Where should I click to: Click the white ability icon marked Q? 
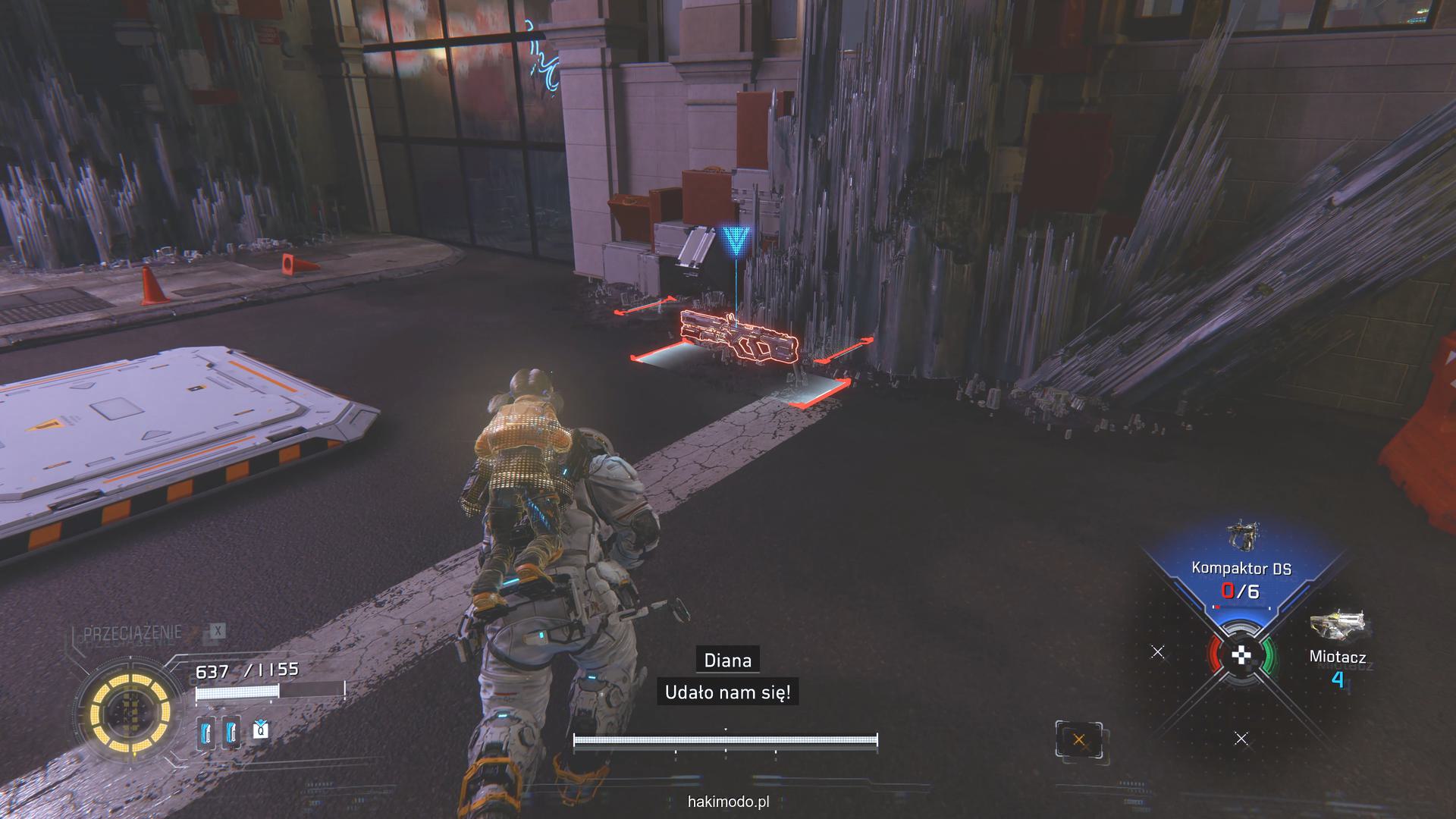260,730
